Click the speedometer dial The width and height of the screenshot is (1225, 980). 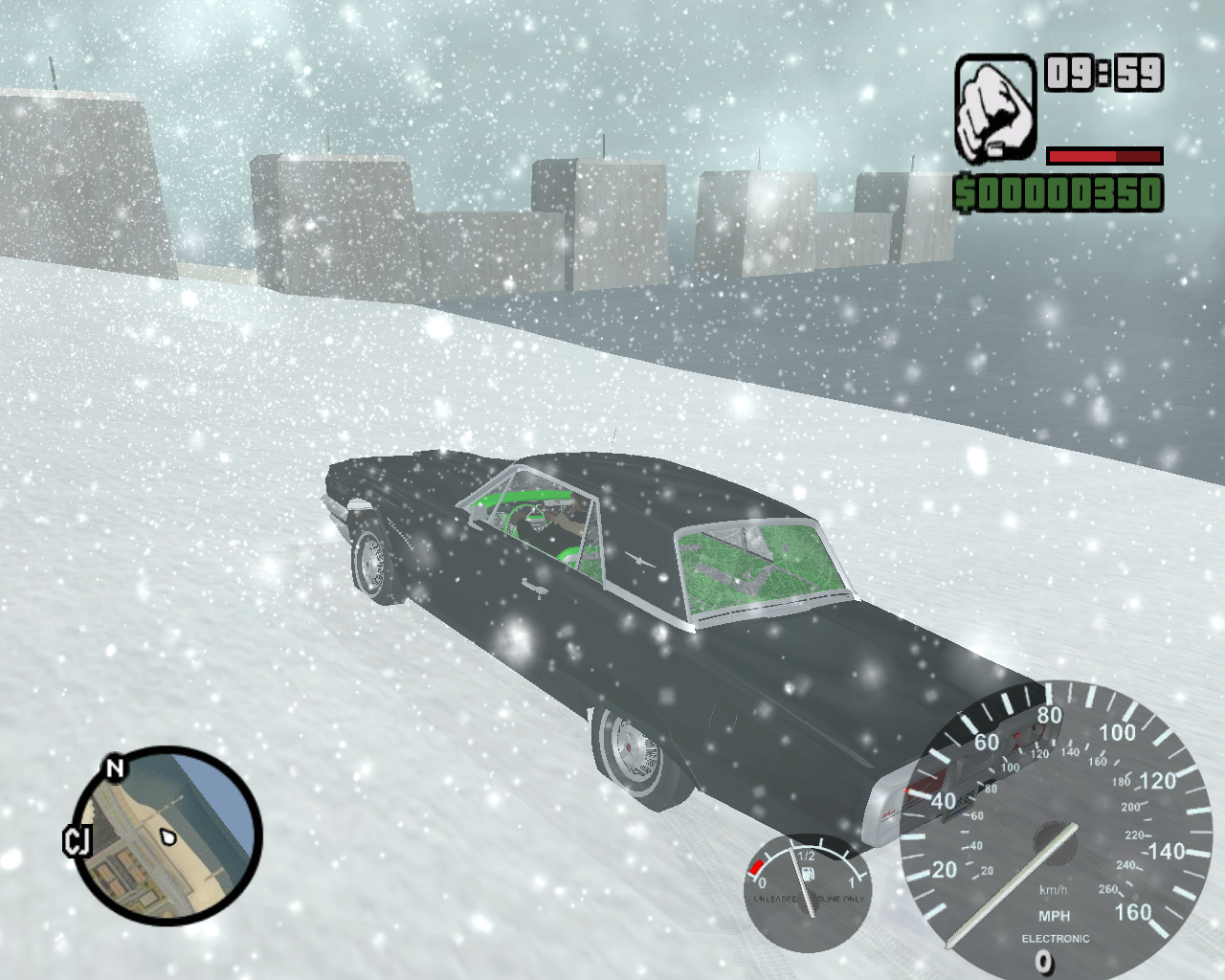1055,830
